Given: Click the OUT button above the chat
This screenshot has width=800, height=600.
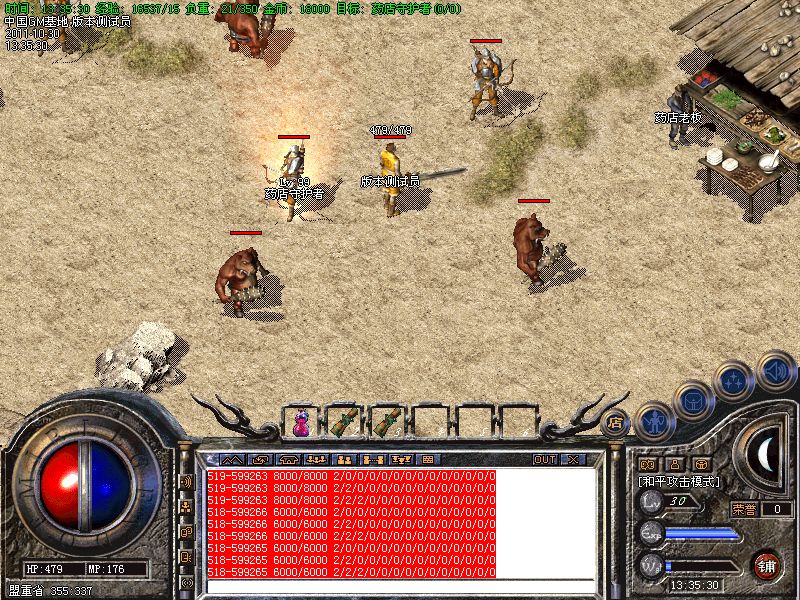Looking at the screenshot, I should pyautogui.click(x=544, y=459).
